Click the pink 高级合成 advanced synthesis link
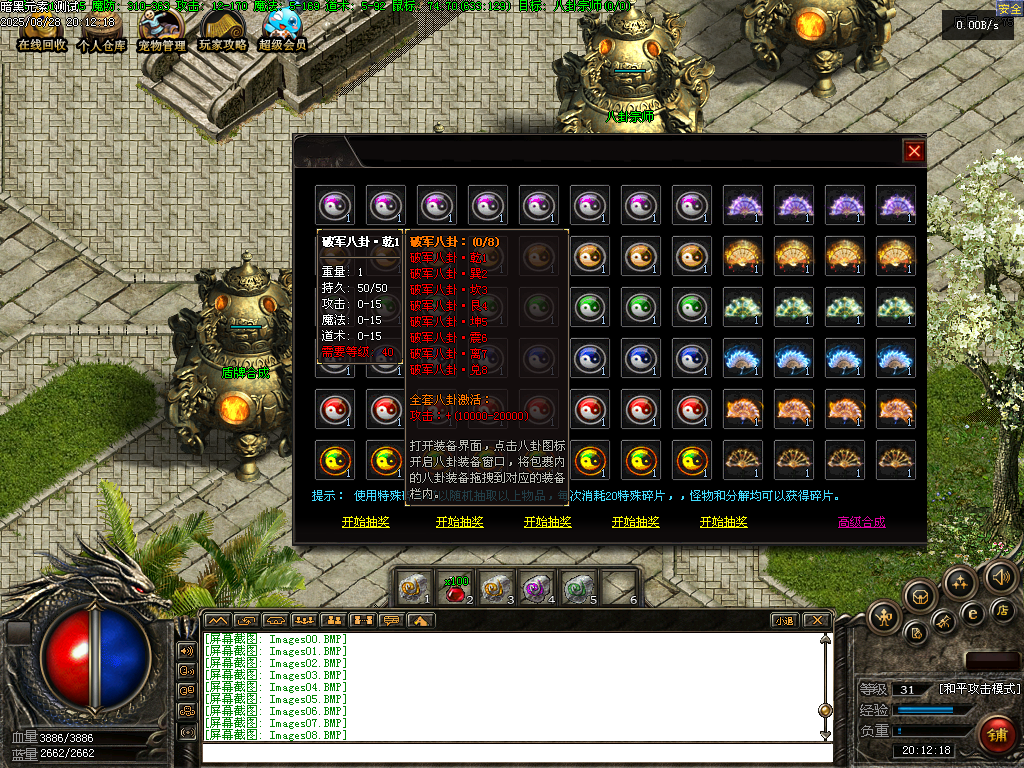Screen dimensions: 1024x768 tap(861, 522)
